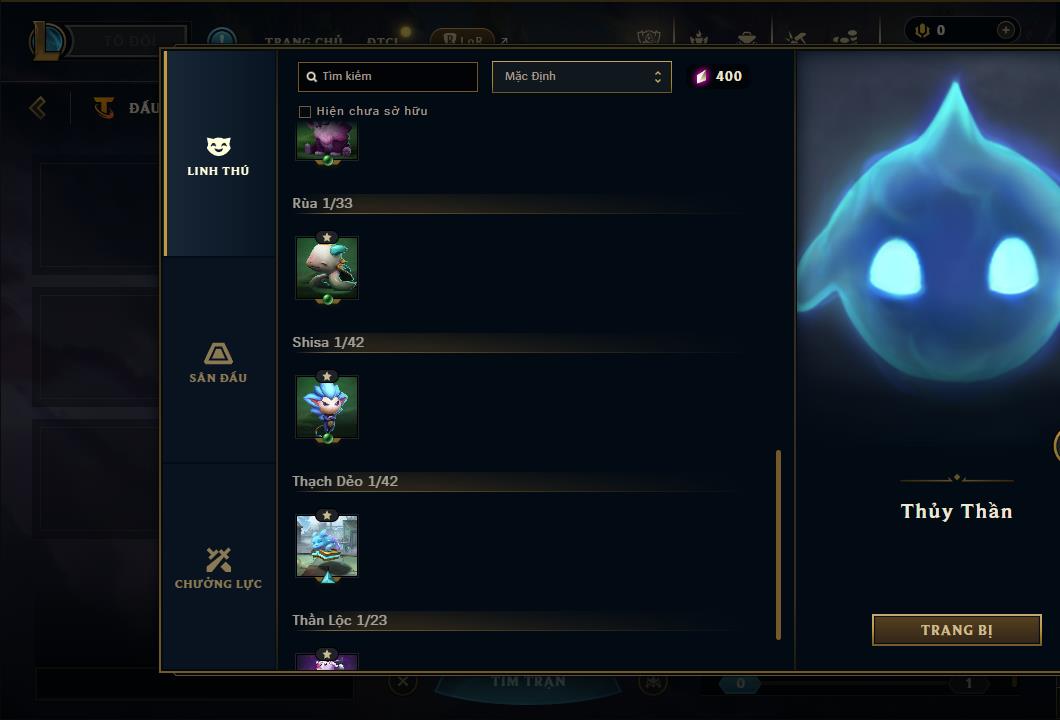1060x720 pixels.
Task: Equip Thủy Thần with Trang Bị button
Action: [x=956, y=630]
